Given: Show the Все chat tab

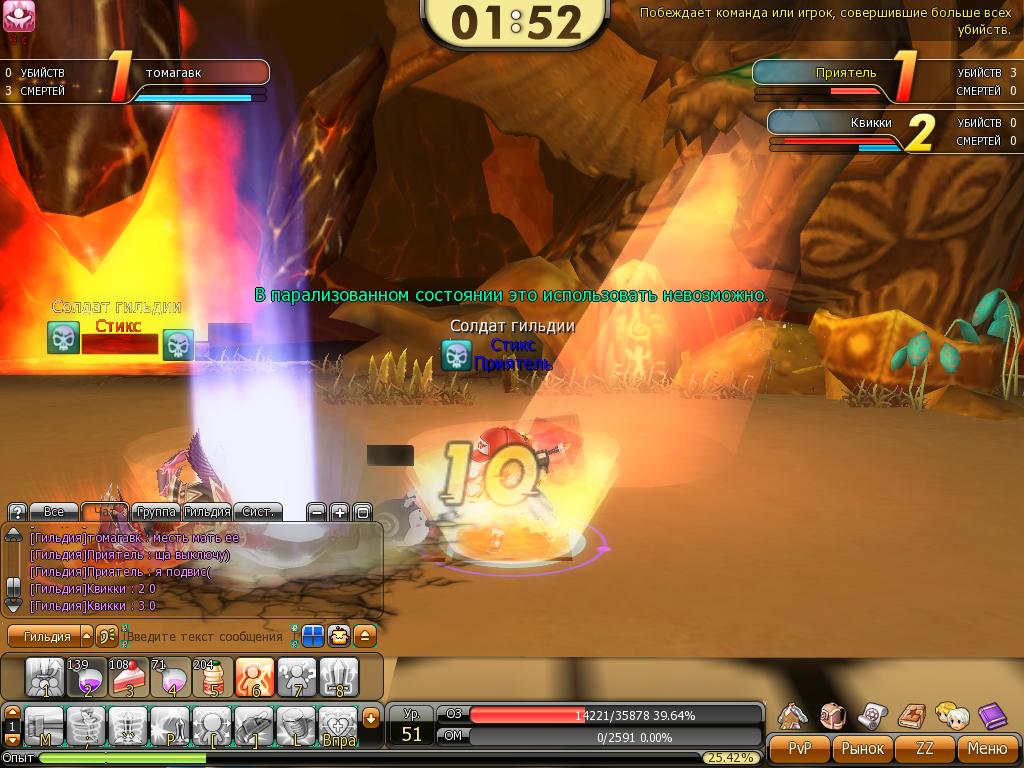Looking at the screenshot, I should pyautogui.click(x=53, y=512).
